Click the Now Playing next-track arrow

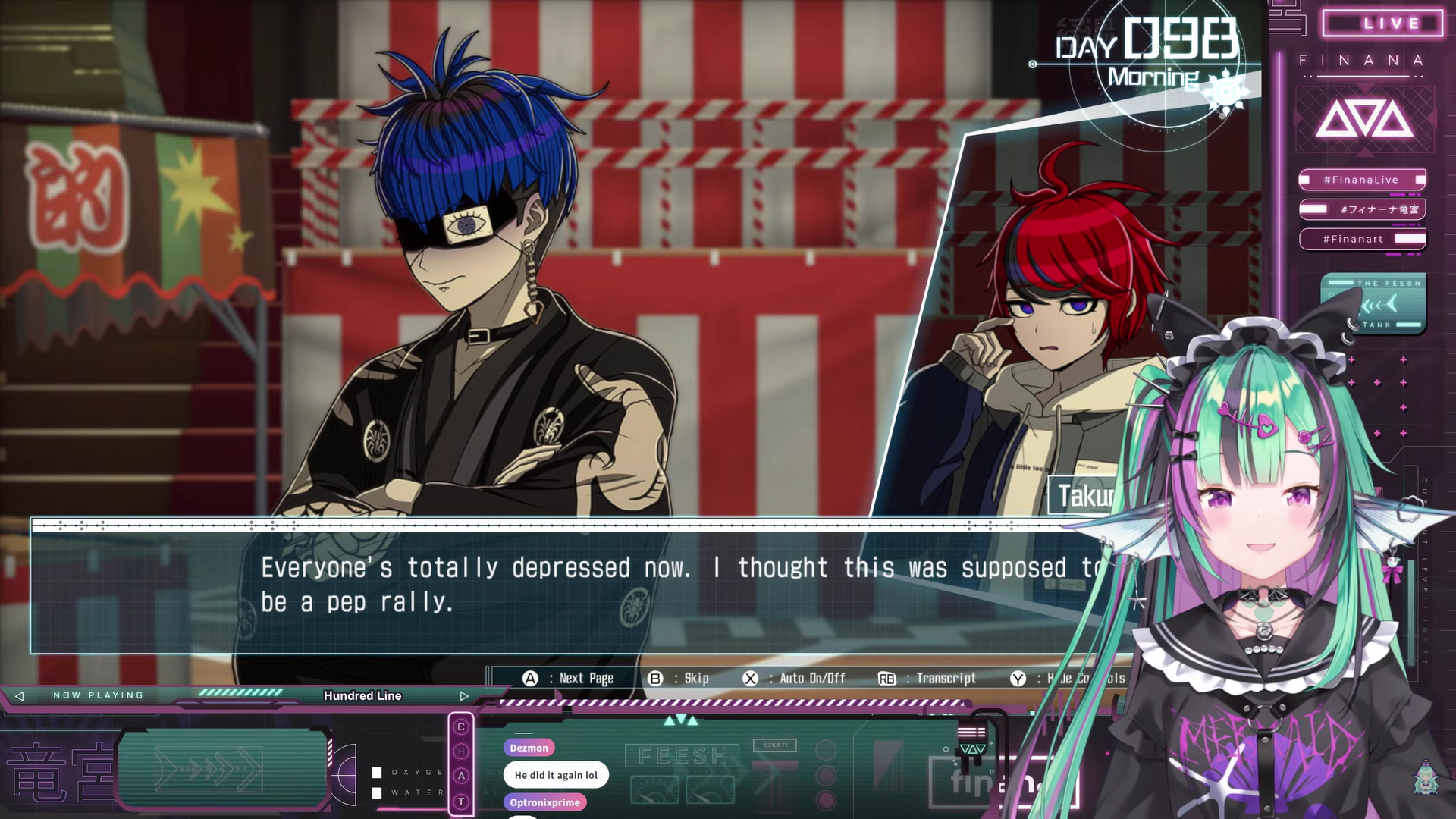tap(464, 696)
